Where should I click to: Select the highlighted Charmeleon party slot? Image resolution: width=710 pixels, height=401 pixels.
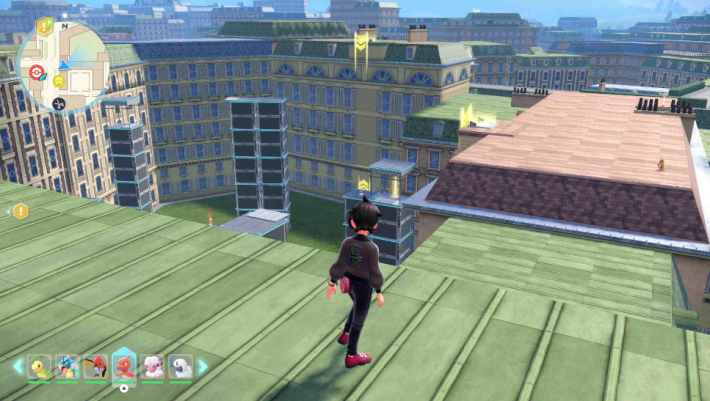point(124,366)
